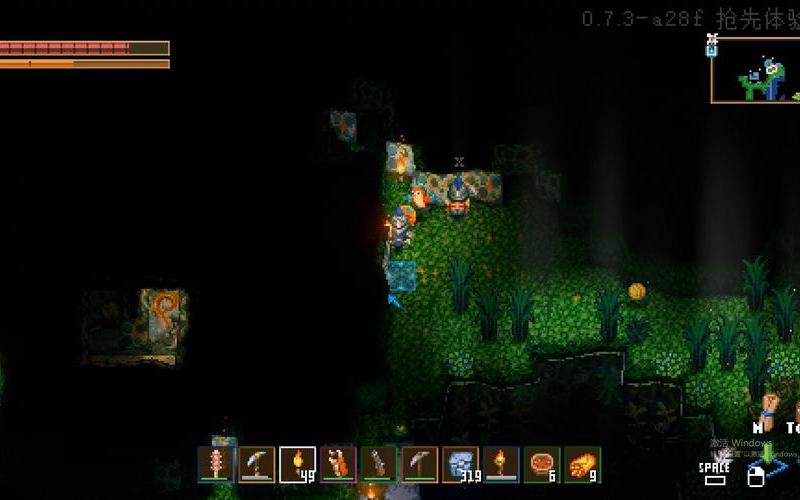The image size is (800, 500).
Task: Select the torch stack of 49
Action: [298, 464]
